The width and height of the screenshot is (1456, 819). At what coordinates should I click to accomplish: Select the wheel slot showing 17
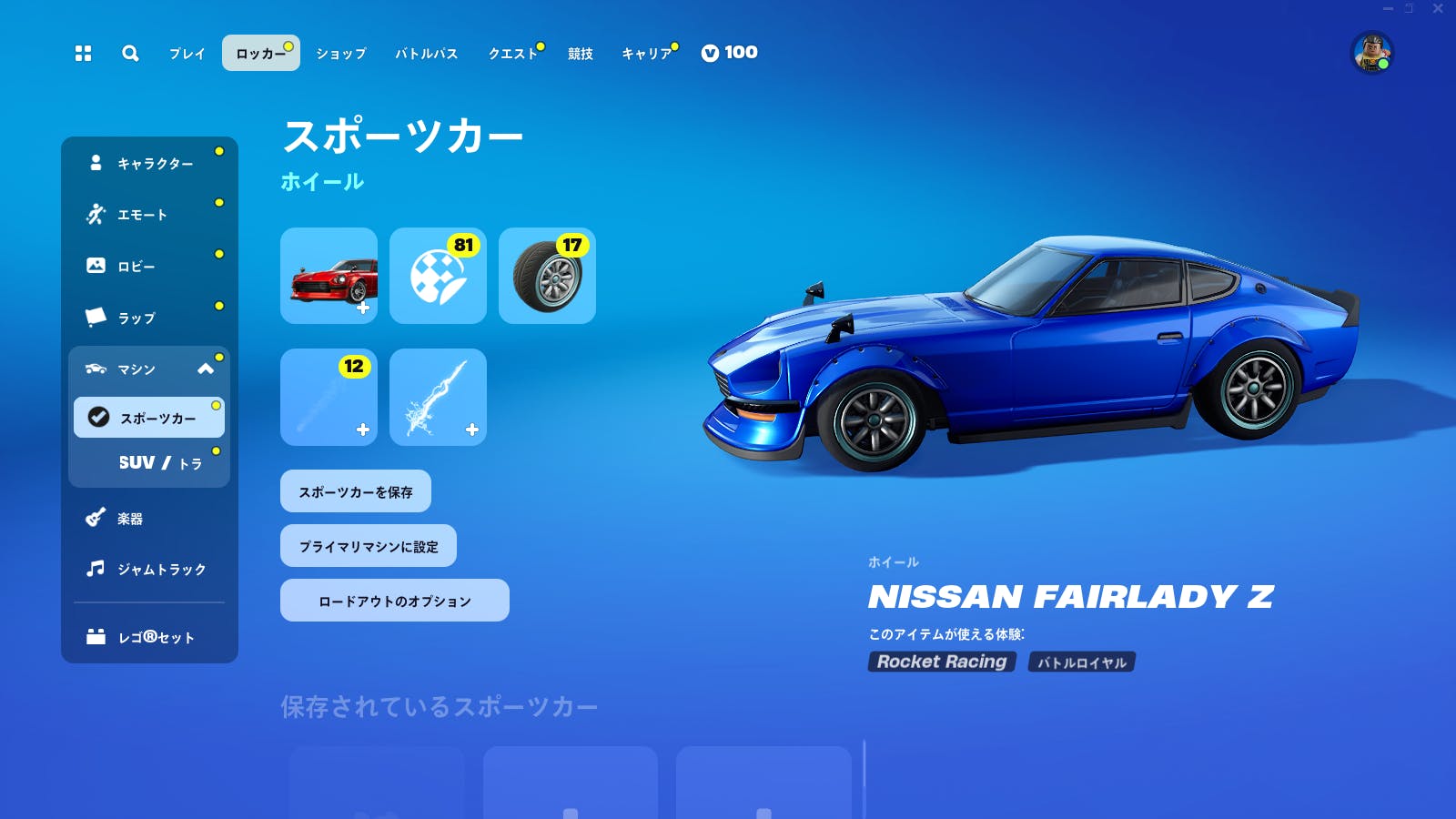547,276
